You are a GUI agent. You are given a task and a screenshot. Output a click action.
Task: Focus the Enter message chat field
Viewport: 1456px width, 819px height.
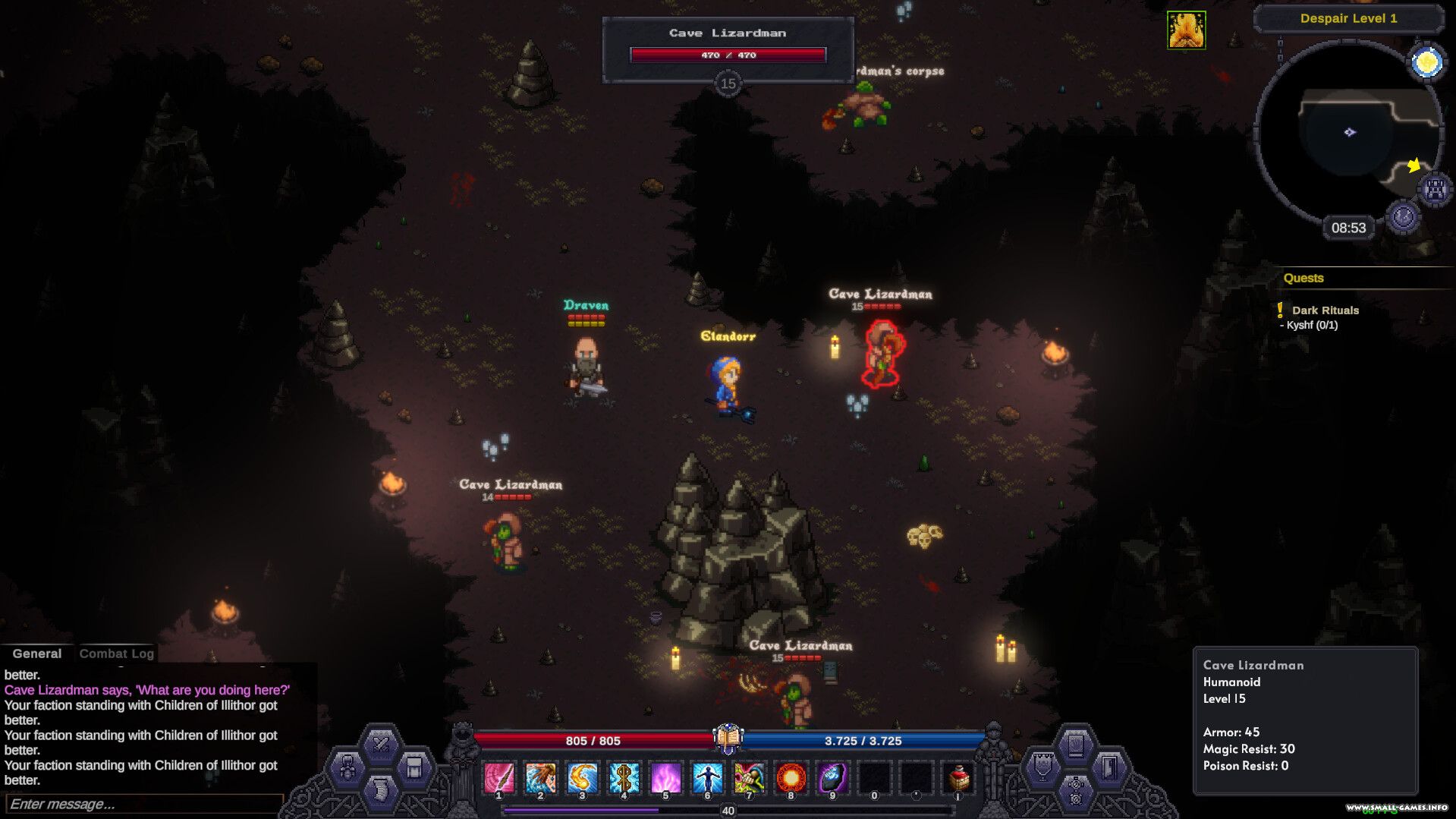coord(144,804)
